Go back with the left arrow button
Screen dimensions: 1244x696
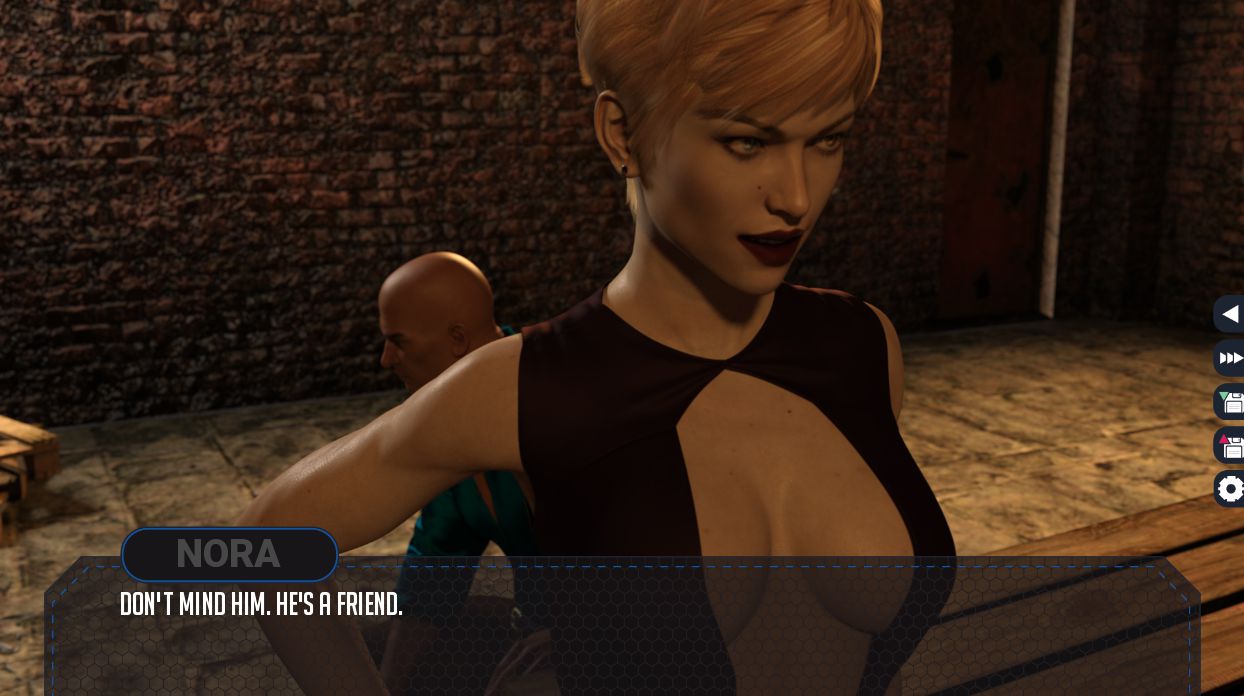pos(1230,314)
